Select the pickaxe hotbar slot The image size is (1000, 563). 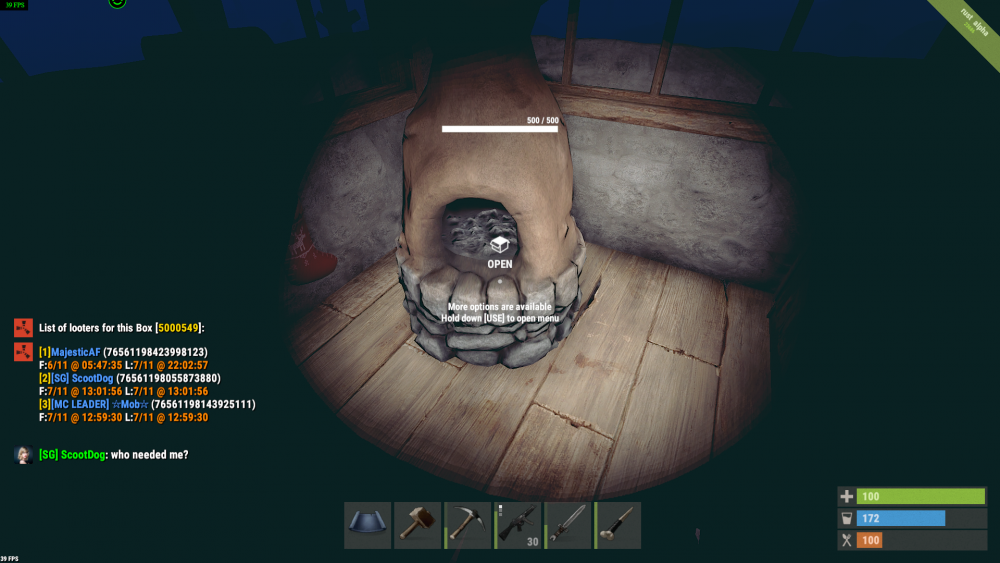tap(468, 525)
